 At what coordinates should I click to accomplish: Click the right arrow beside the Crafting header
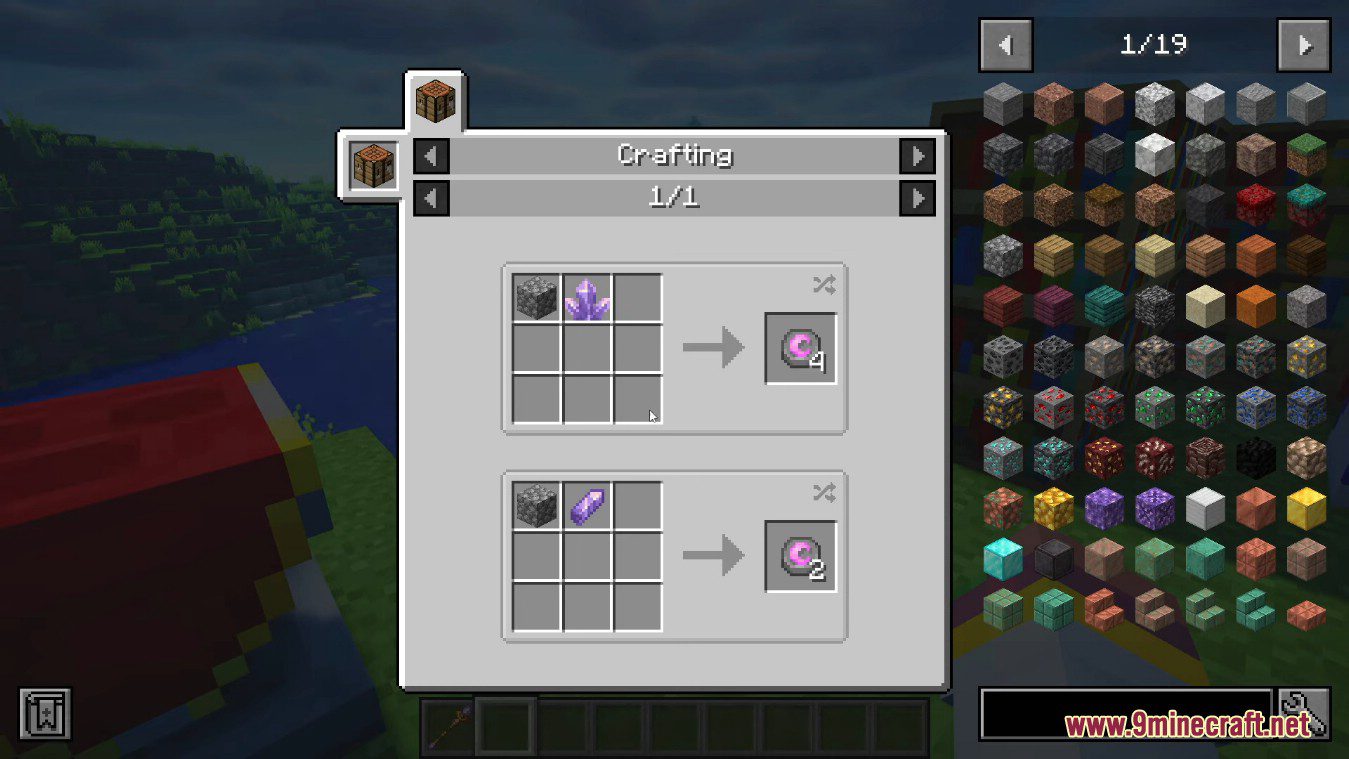click(917, 156)
